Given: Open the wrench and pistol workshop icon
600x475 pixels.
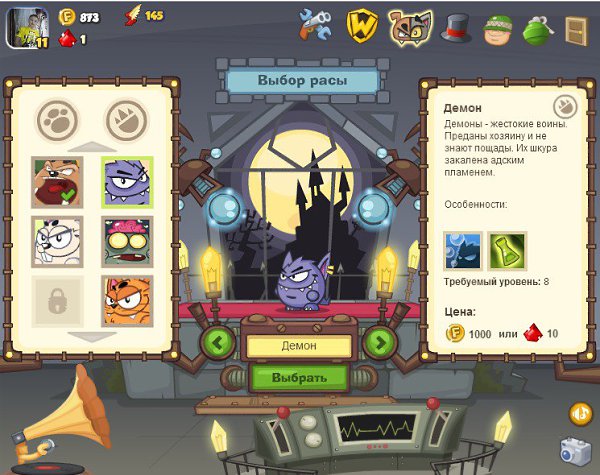Looking at the screenshot, I should (x=314, y=25).
